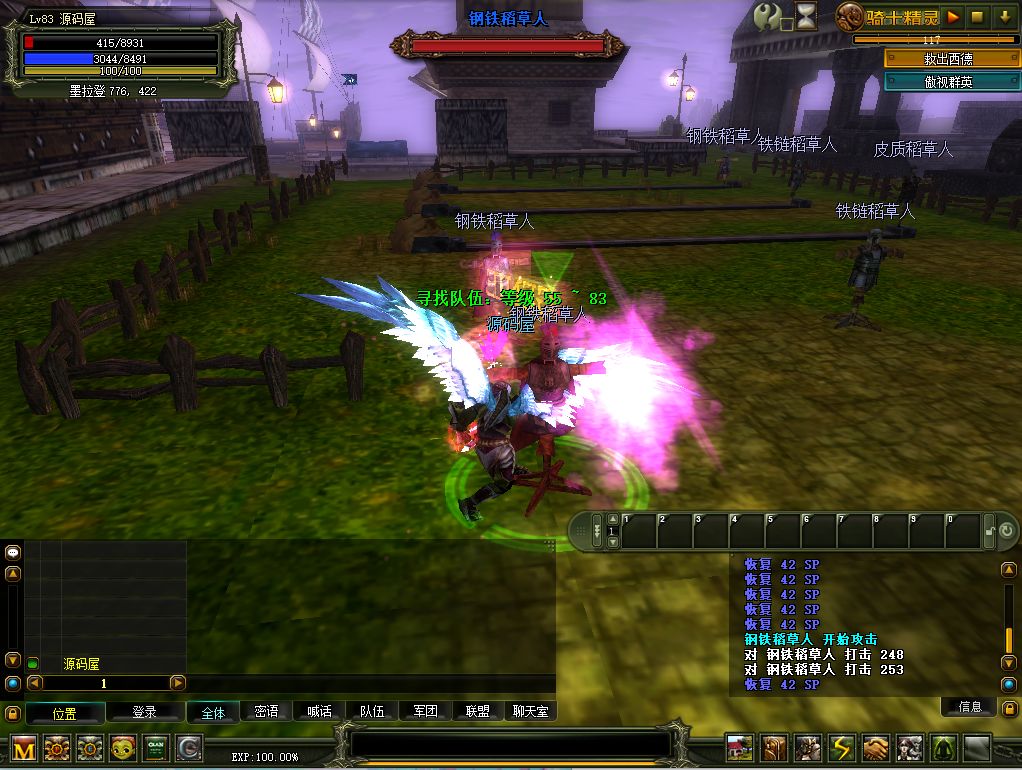Screen dimensions: 1022x770
Task: Switch to the 全体 chat channel
Action: pyautogui.click(x=213, y=712)
